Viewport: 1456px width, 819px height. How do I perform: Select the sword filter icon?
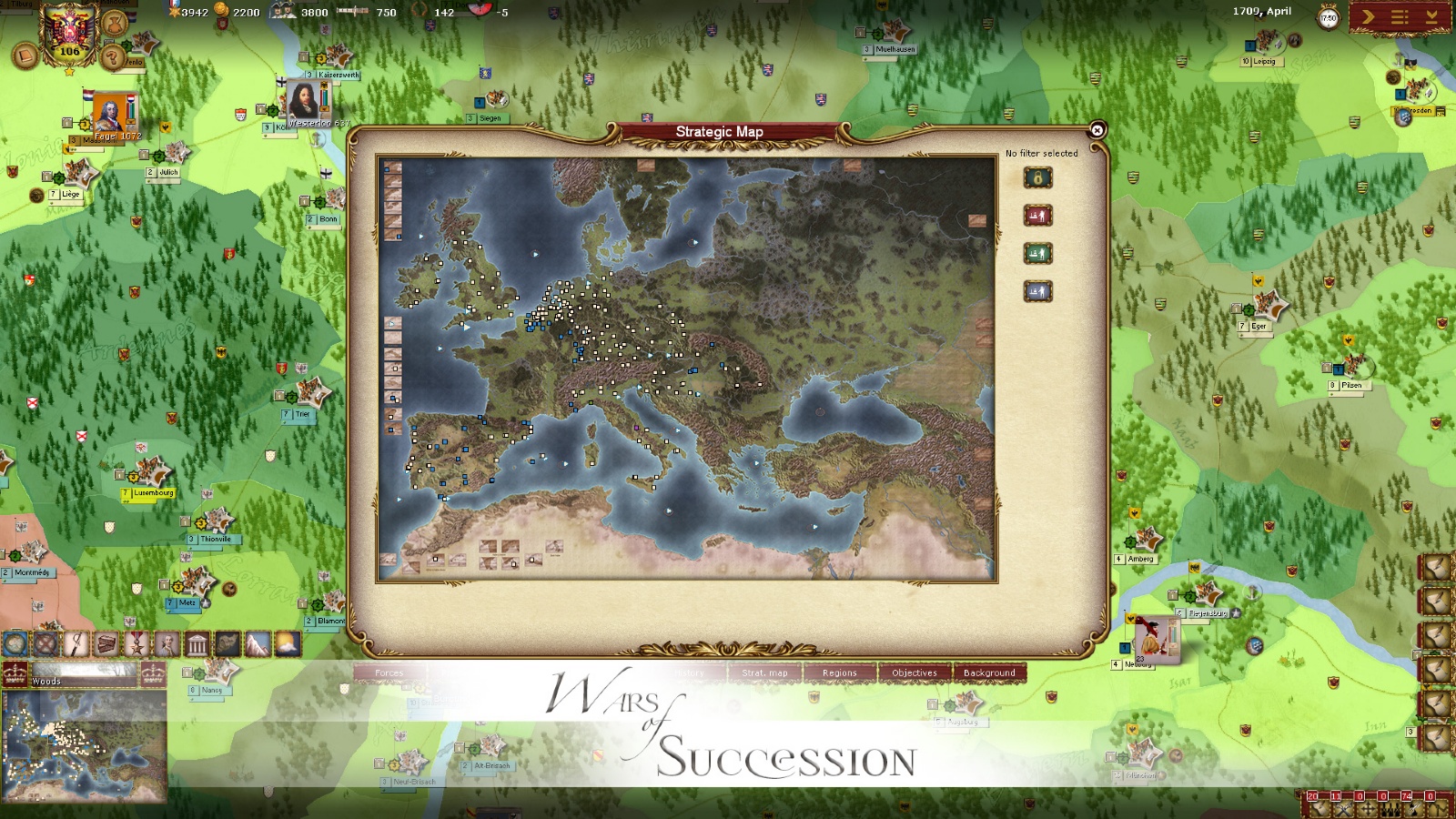coord(76,644)
